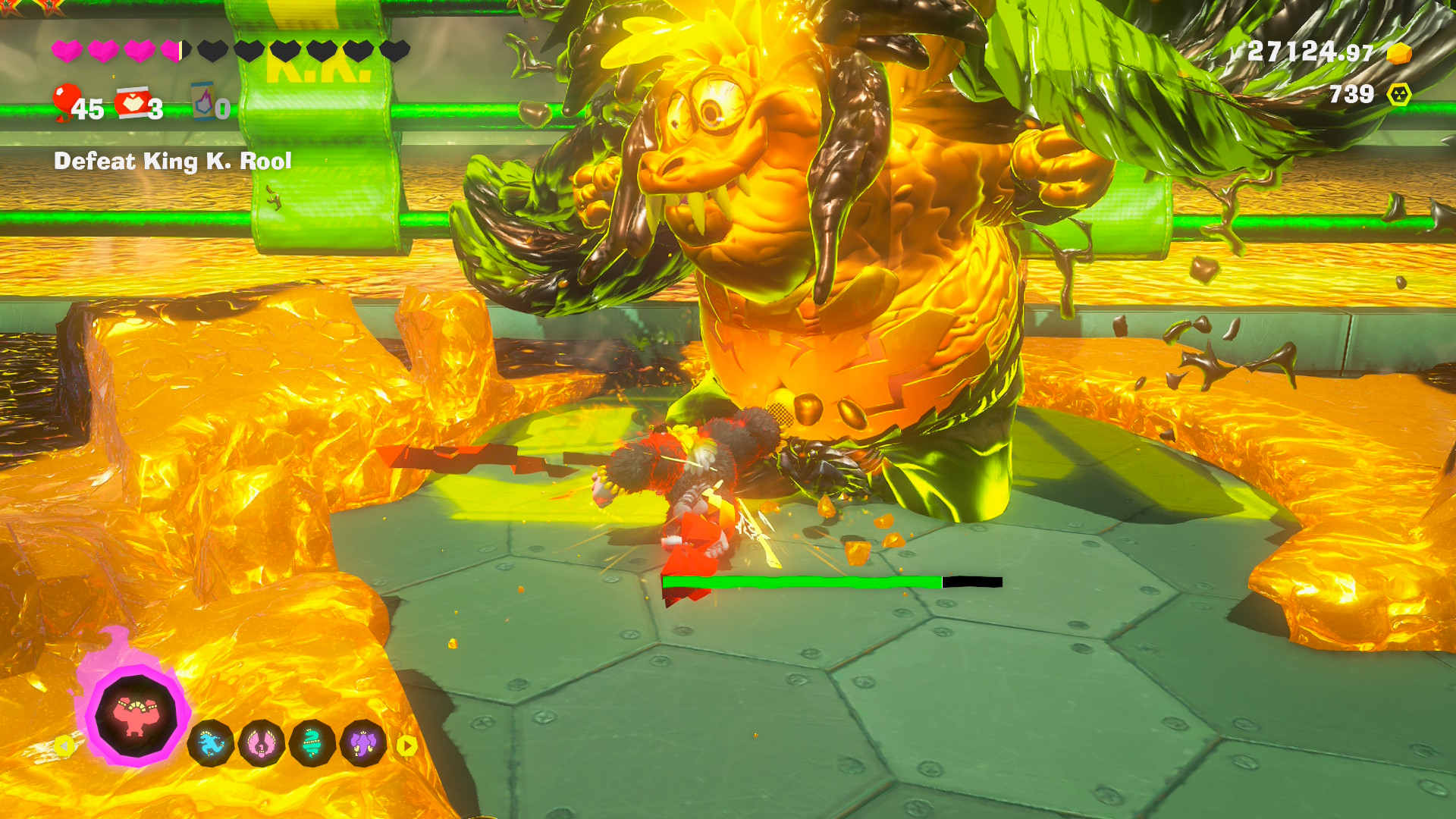Select the flame-labeled juice can icon
Viewport: 1456px width, 819px height.
click(x=203, y=102)
